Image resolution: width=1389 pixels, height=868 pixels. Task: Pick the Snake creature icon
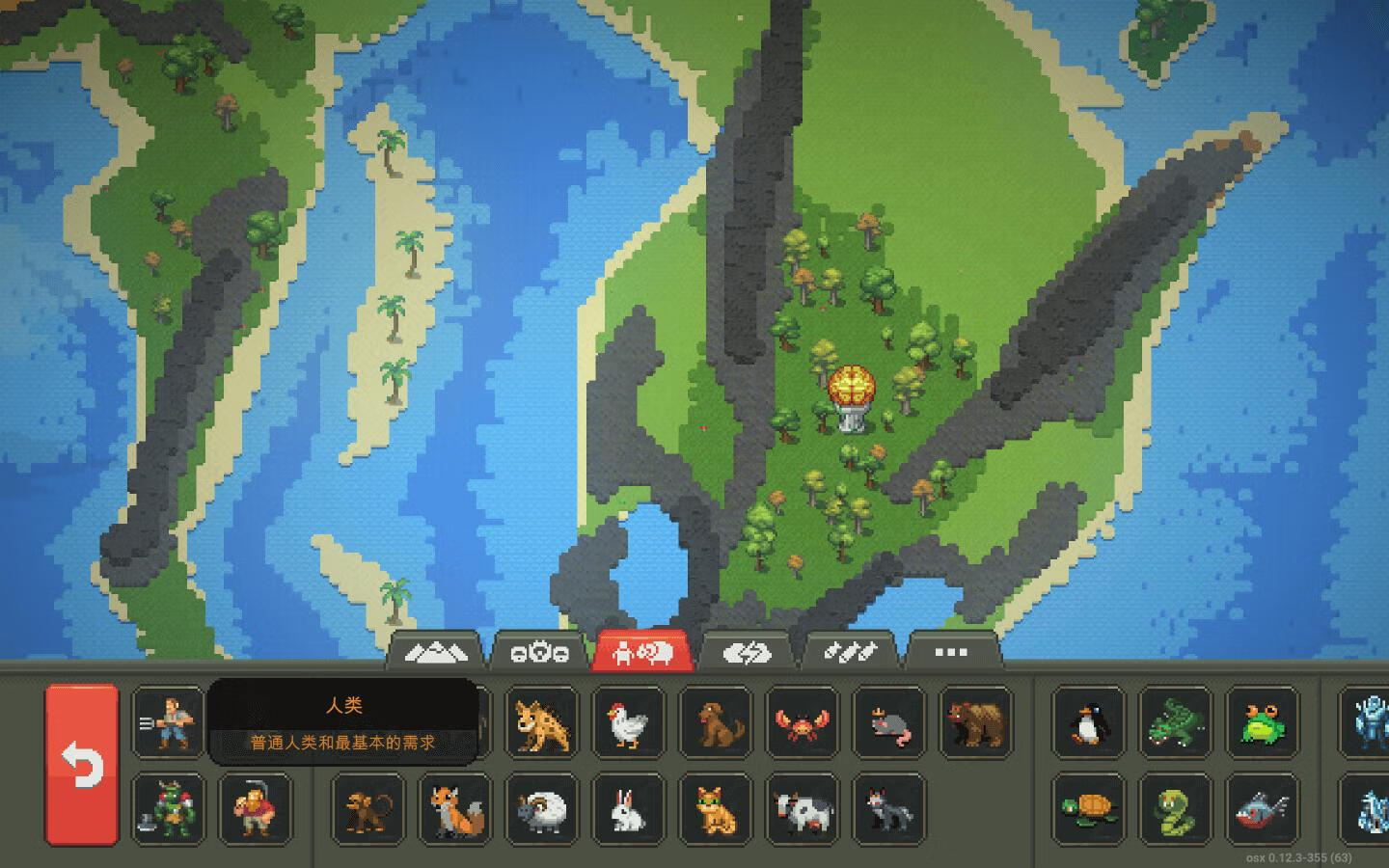(1174, 810)
